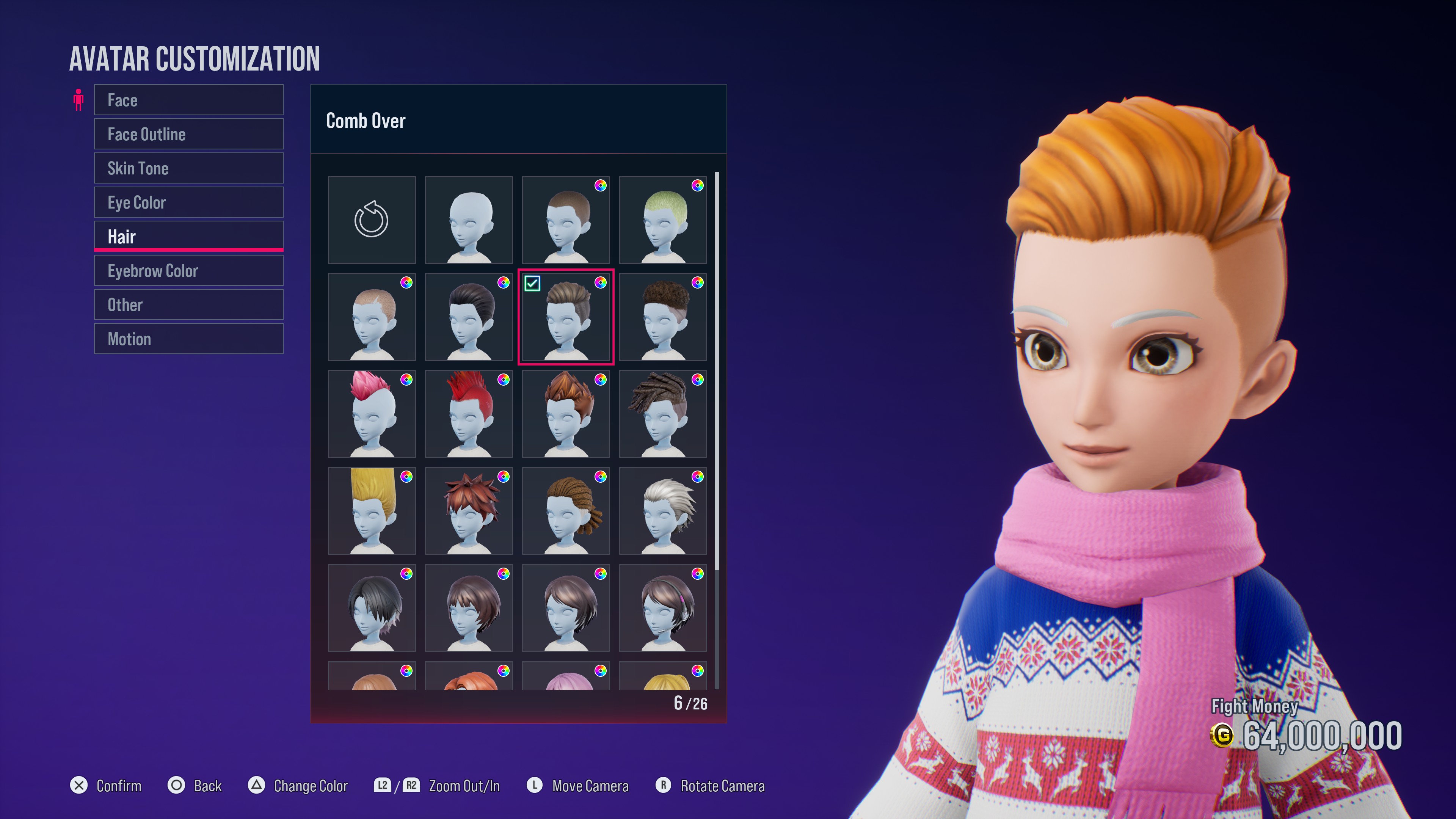Open the Face category
The height and width of the screenshot is (819, 1456).
(188, 100)
